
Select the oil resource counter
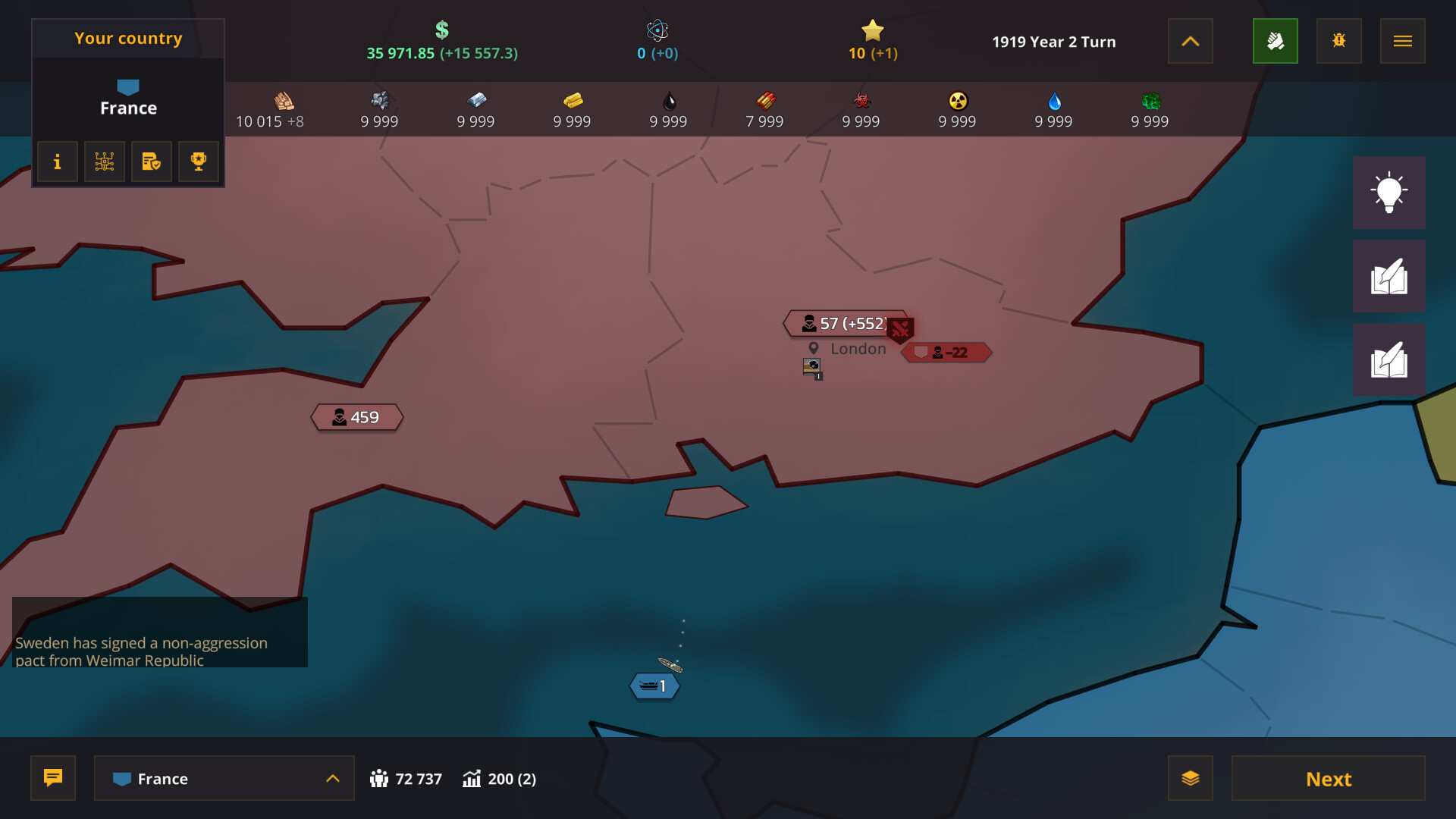coord(667,108)
